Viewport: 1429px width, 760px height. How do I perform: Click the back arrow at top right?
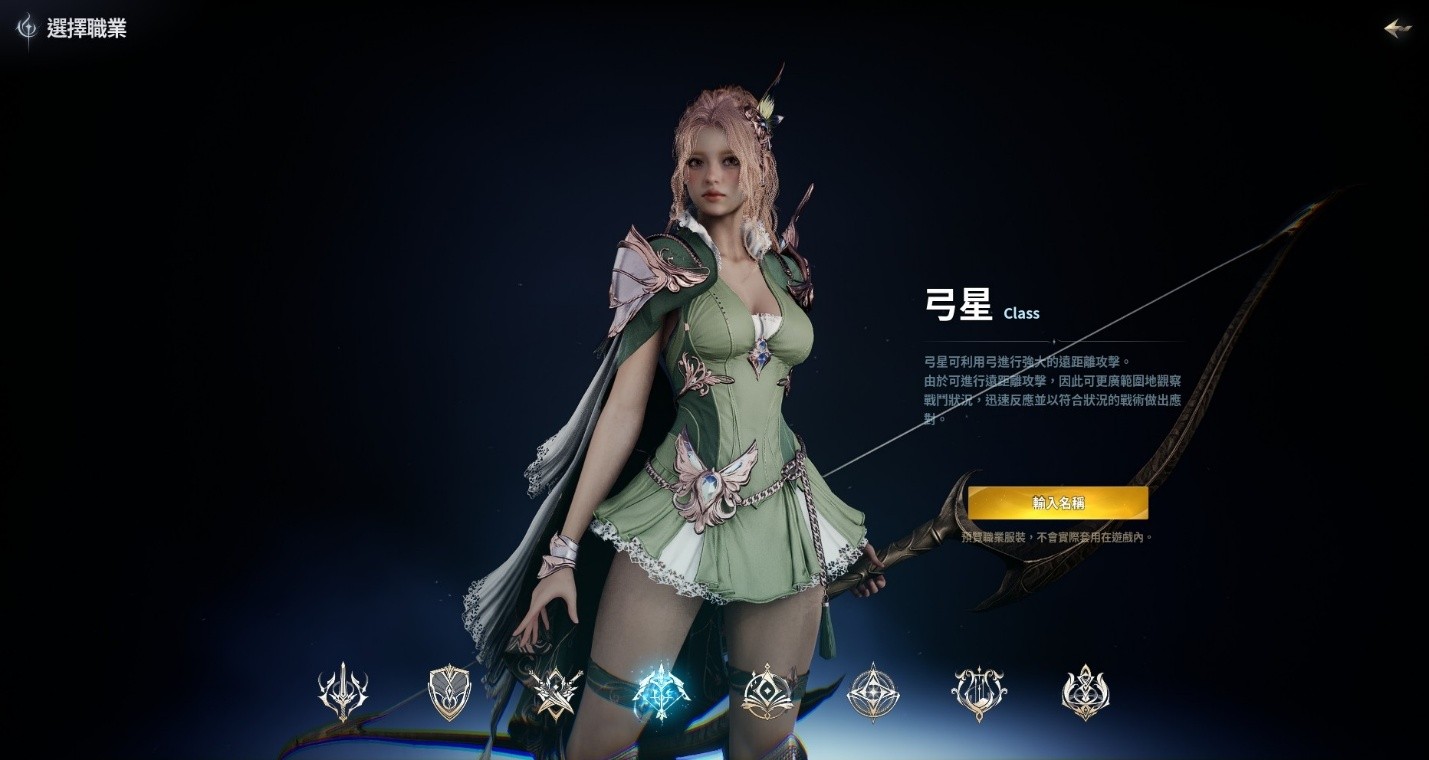pos(1396,28)
